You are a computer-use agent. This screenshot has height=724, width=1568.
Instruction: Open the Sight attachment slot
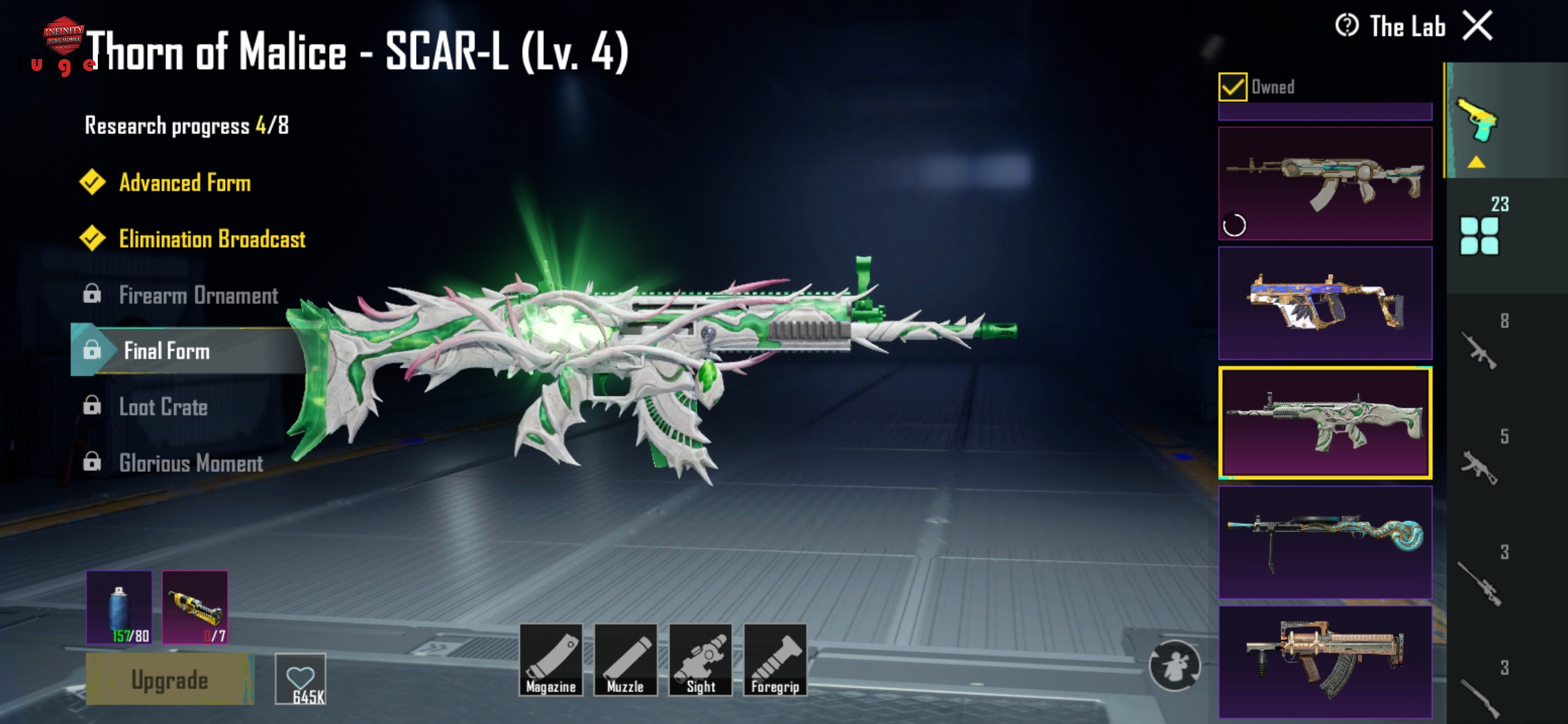700,660
